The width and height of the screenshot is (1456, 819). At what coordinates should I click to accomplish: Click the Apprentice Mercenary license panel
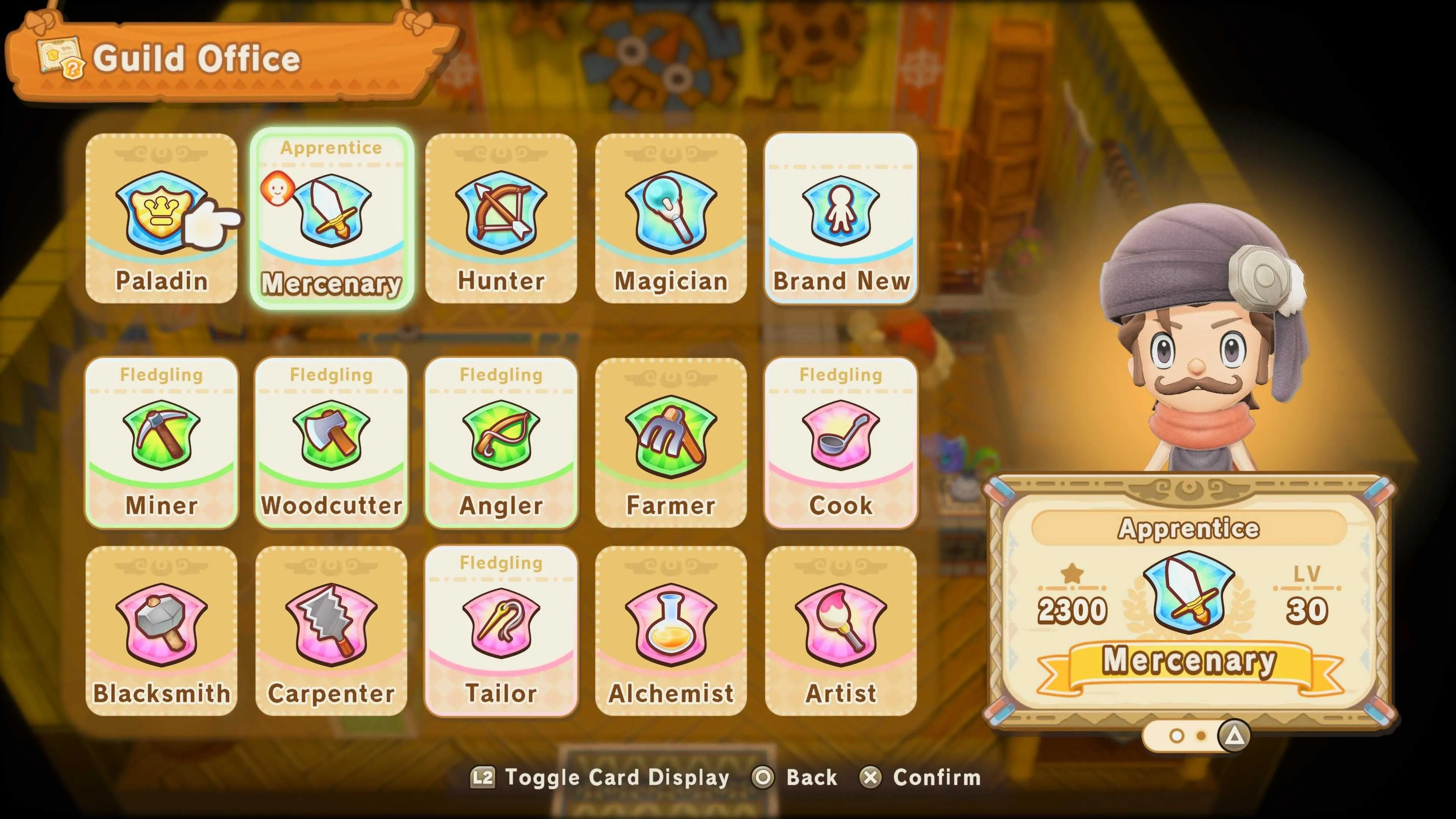1189,602
